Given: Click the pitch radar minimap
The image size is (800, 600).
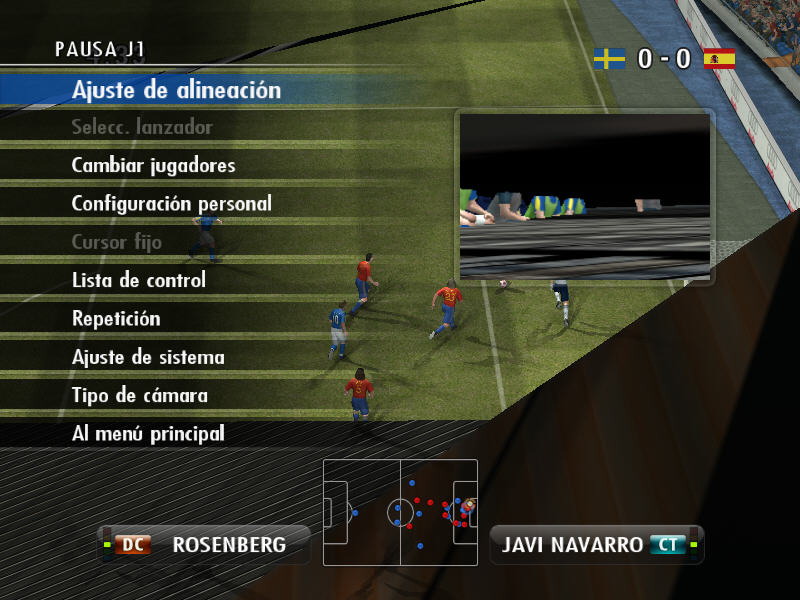Looking at the screenshot, I should (x=400, y=512).
